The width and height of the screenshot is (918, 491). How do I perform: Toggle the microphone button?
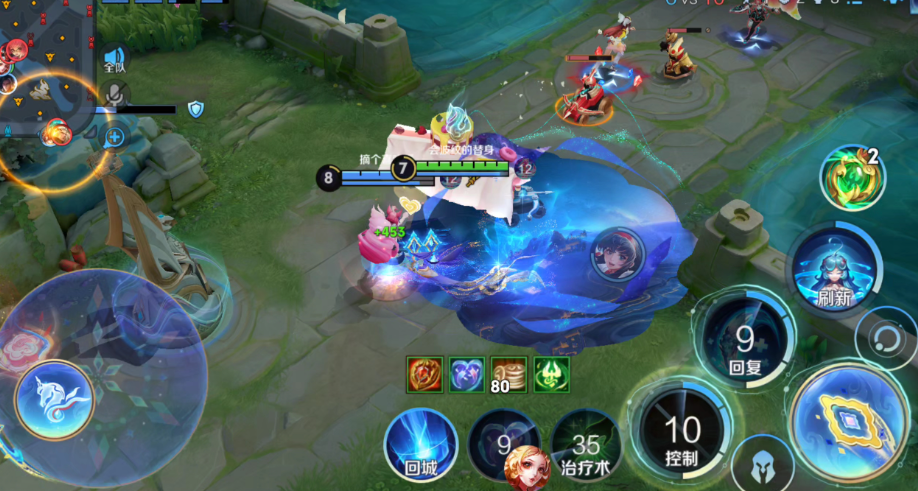(x=116, y=93)
